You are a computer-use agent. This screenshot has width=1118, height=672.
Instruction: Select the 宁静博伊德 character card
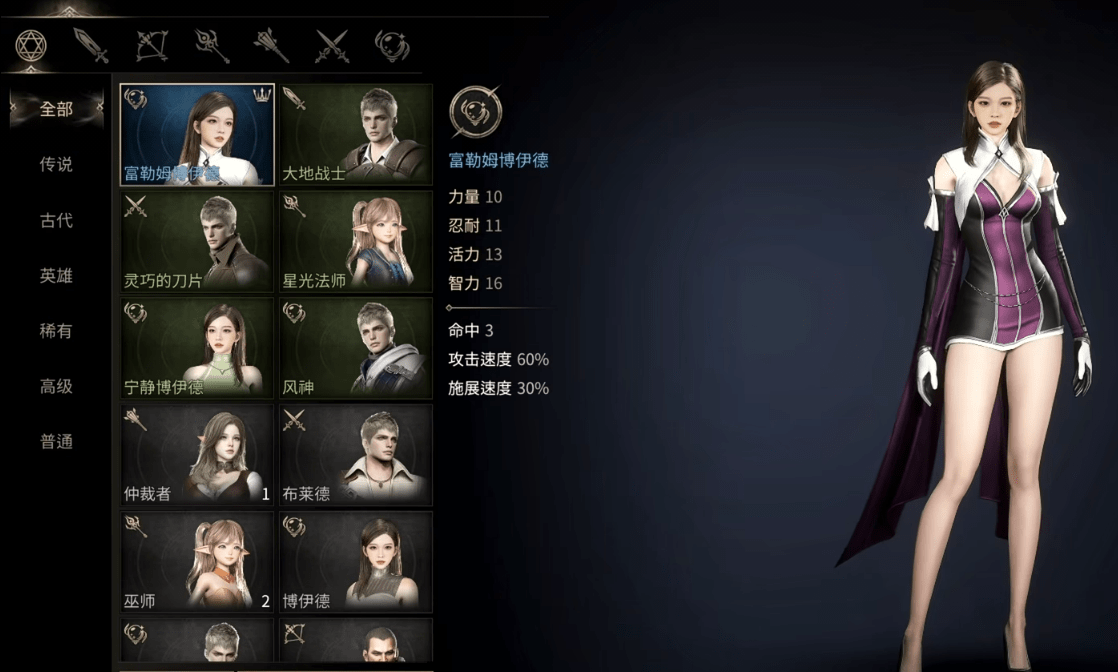(197, 348)
